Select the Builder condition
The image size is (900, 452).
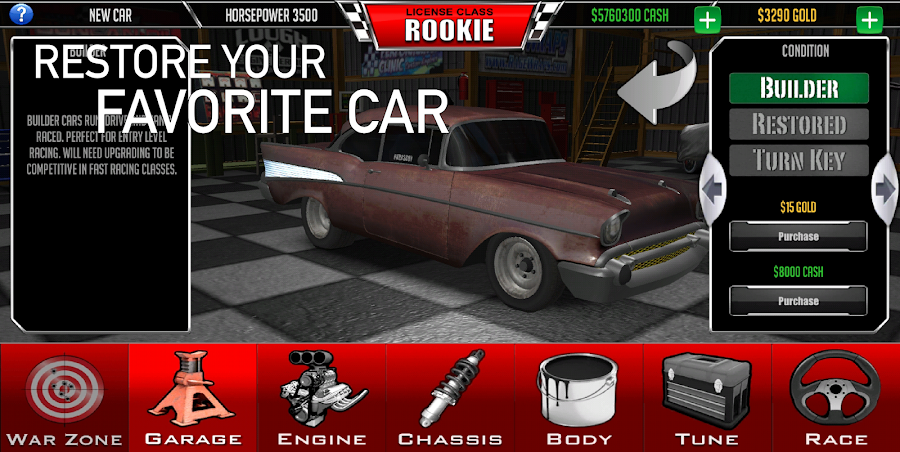(x=798, y=88)
